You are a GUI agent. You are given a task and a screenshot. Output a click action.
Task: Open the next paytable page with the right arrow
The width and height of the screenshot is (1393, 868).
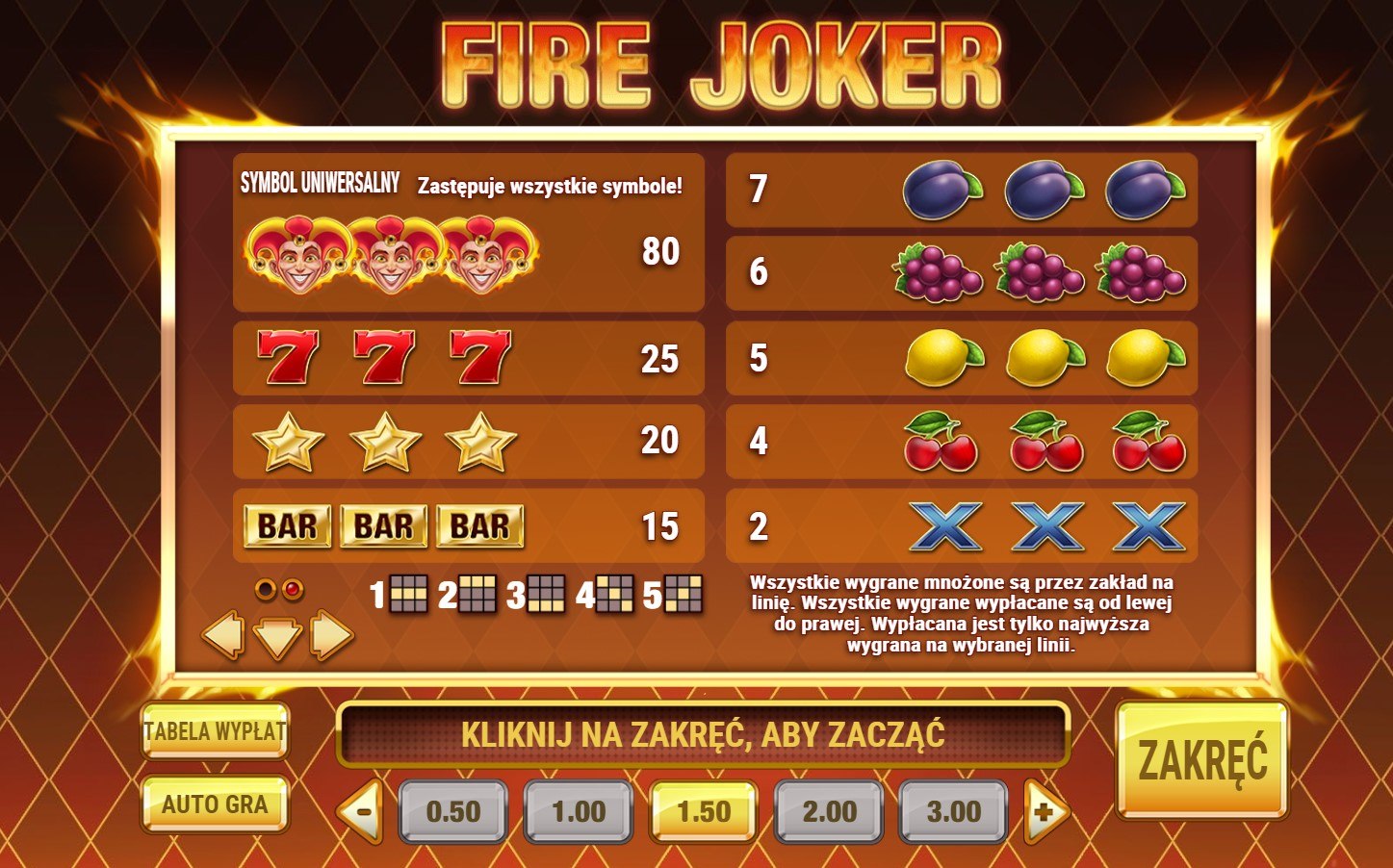pos(333,635)
